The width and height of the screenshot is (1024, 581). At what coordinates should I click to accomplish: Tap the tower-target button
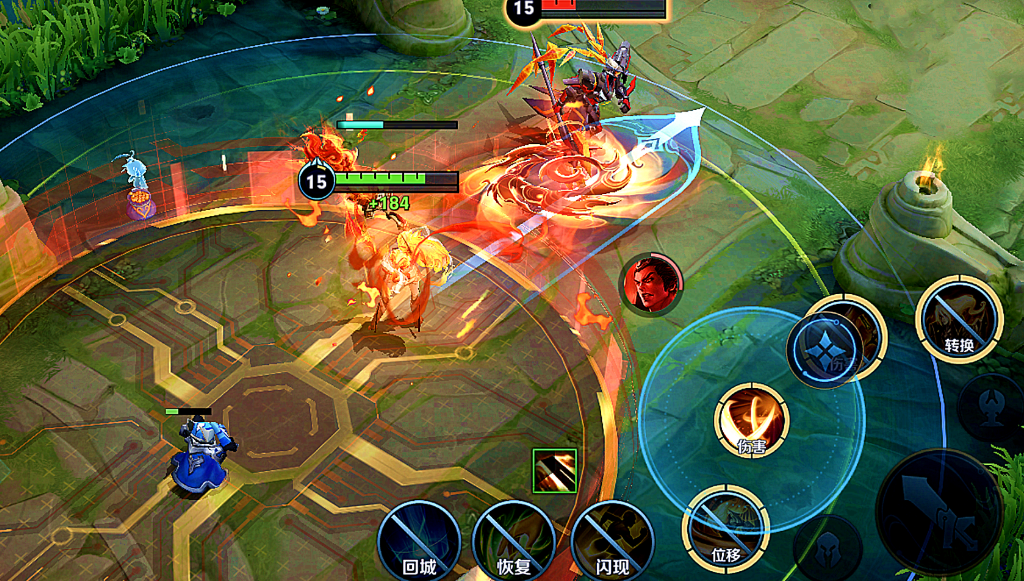pyautogui.click(x=992, y=407)
